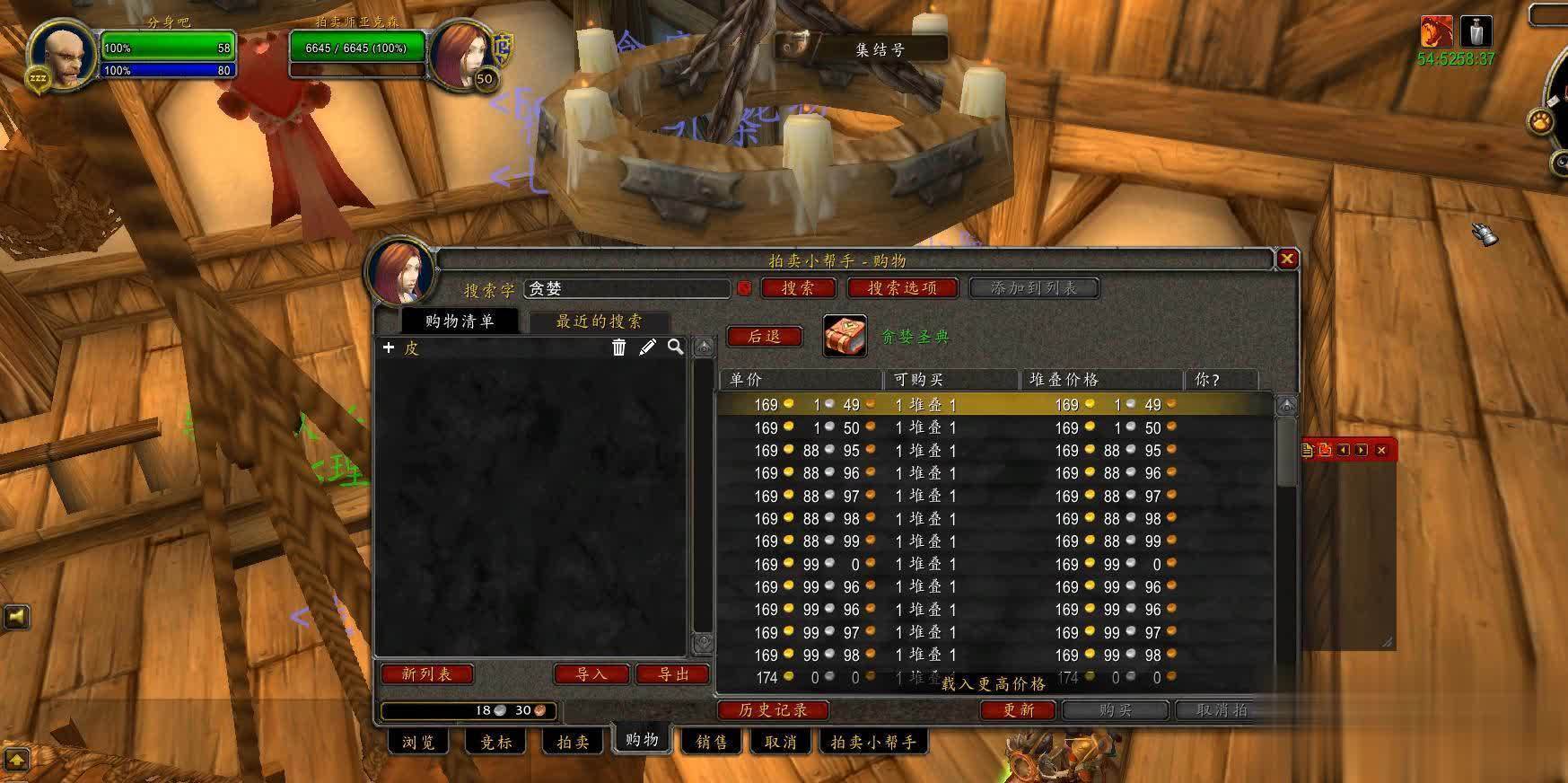Refresh results with 更新 button
Image resolution: width=1568 pixels, height=783 pixels.
pos(1019,710)
